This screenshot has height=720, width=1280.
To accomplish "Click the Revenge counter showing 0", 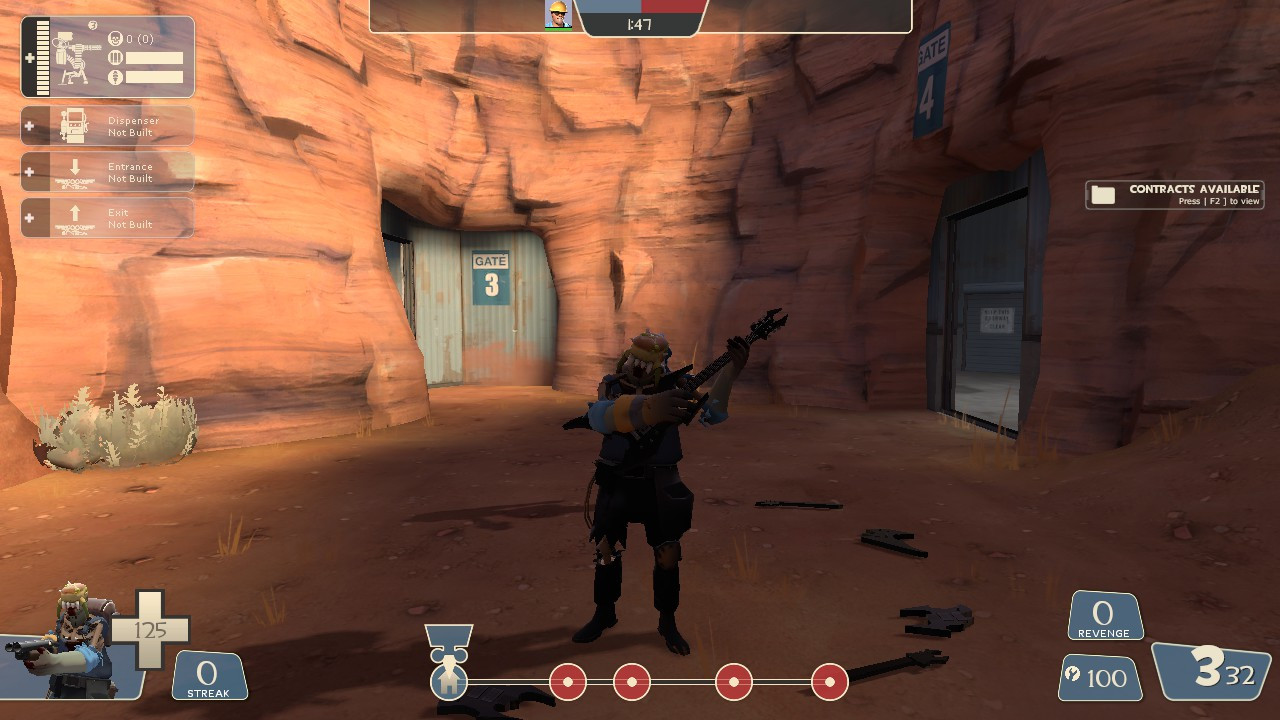I will click(x=1104, y=614).
